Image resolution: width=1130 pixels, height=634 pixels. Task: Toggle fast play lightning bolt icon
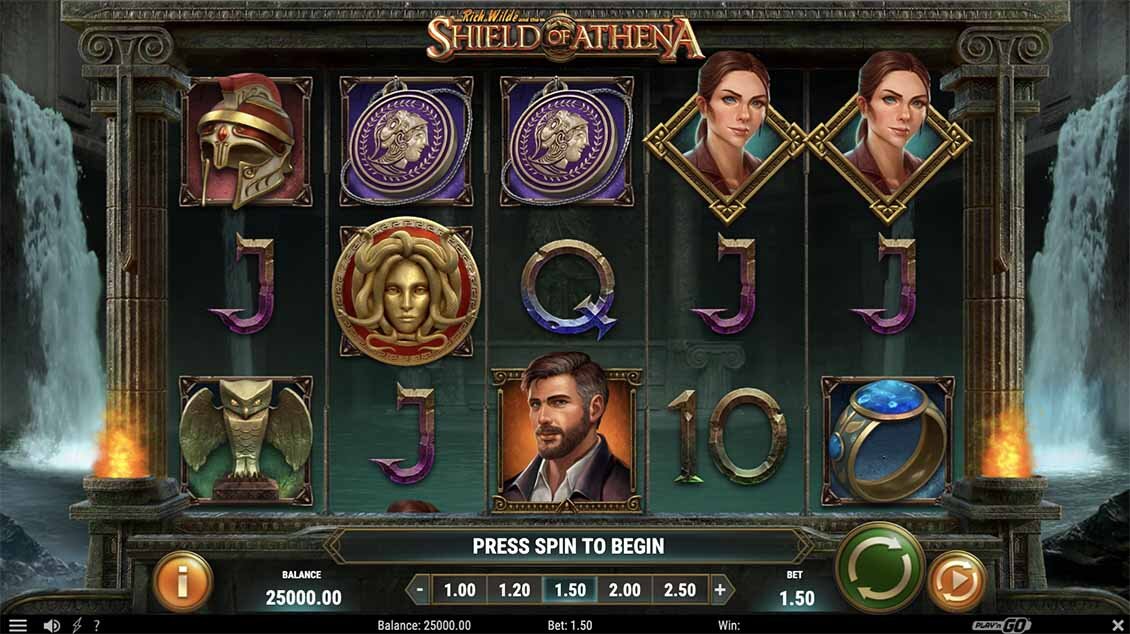coord(77,625)
